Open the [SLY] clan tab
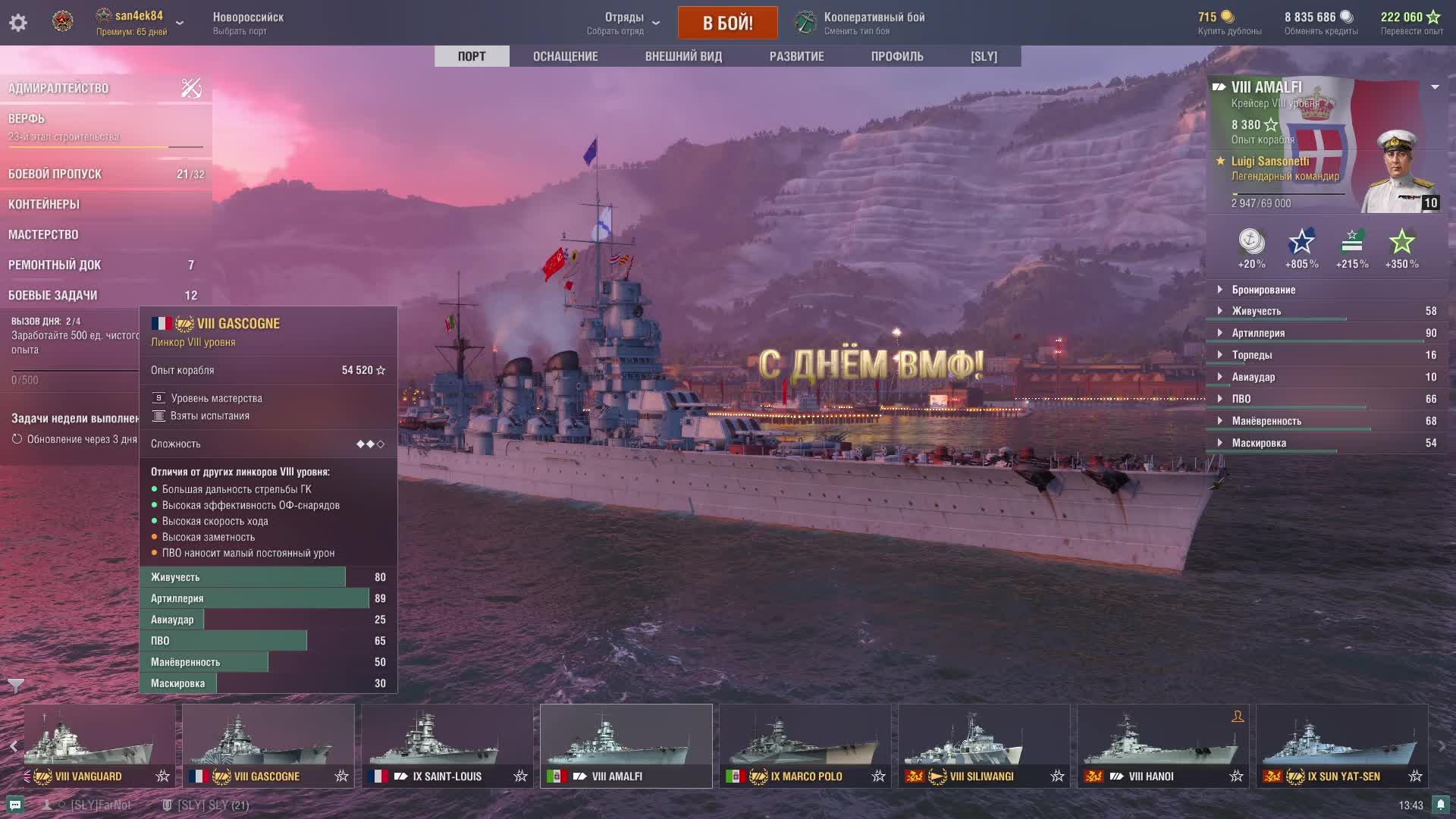 tap(984, 56)
